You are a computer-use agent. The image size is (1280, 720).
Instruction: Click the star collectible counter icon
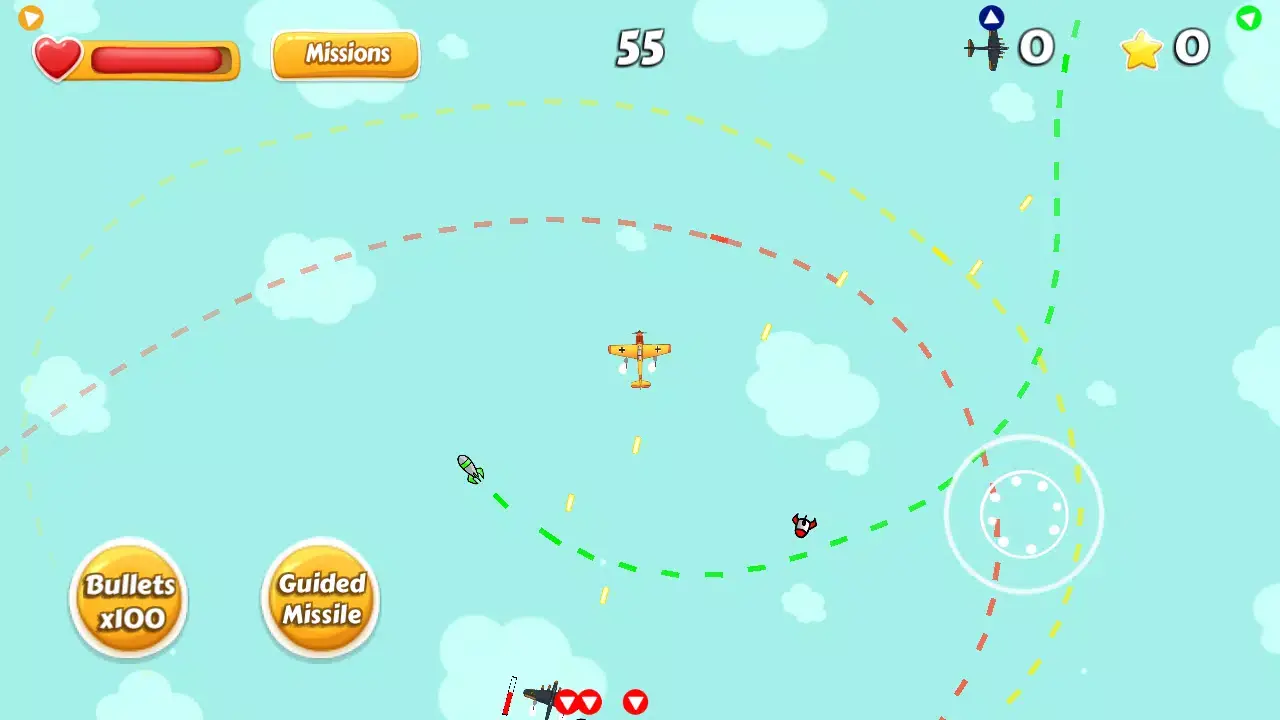tap(1140, 48)
